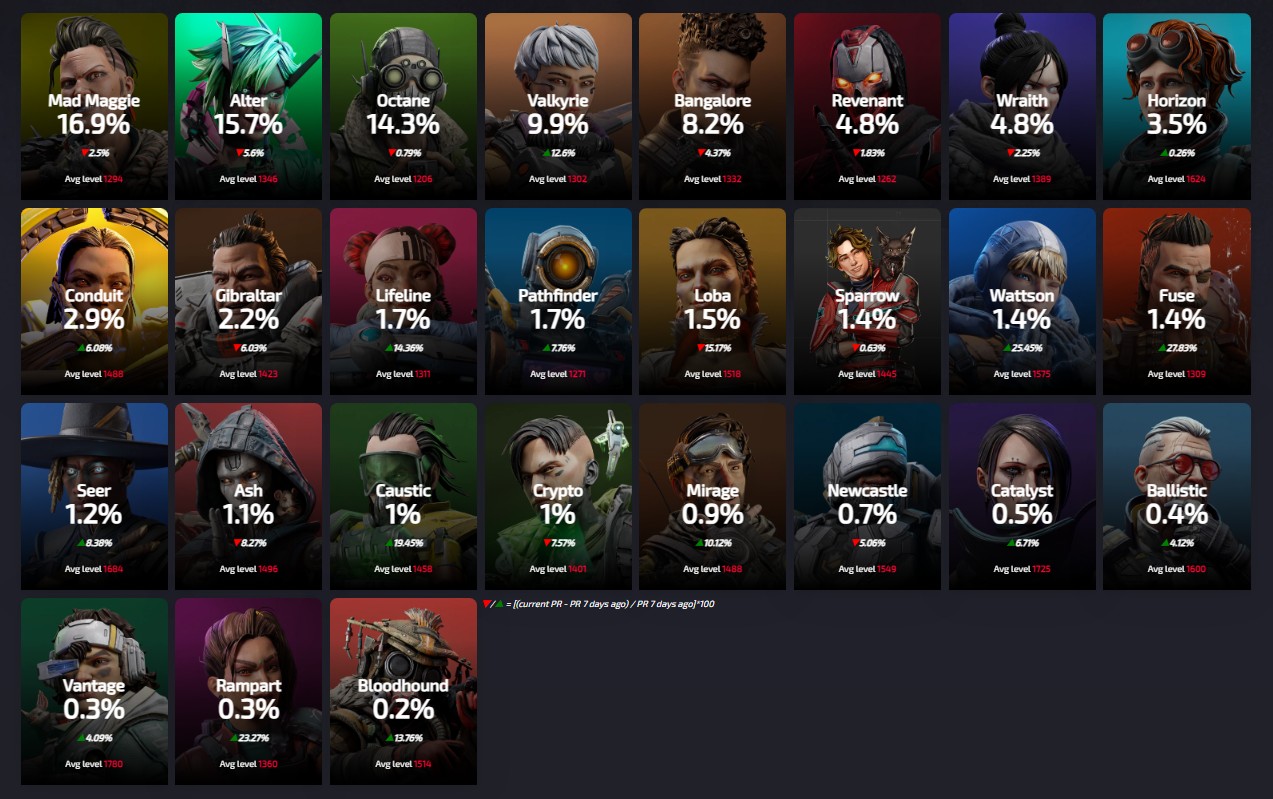This screenshot has height=799, width=1273.
Task: Choose the Wraith legend tile
Action: point(1022,106)
